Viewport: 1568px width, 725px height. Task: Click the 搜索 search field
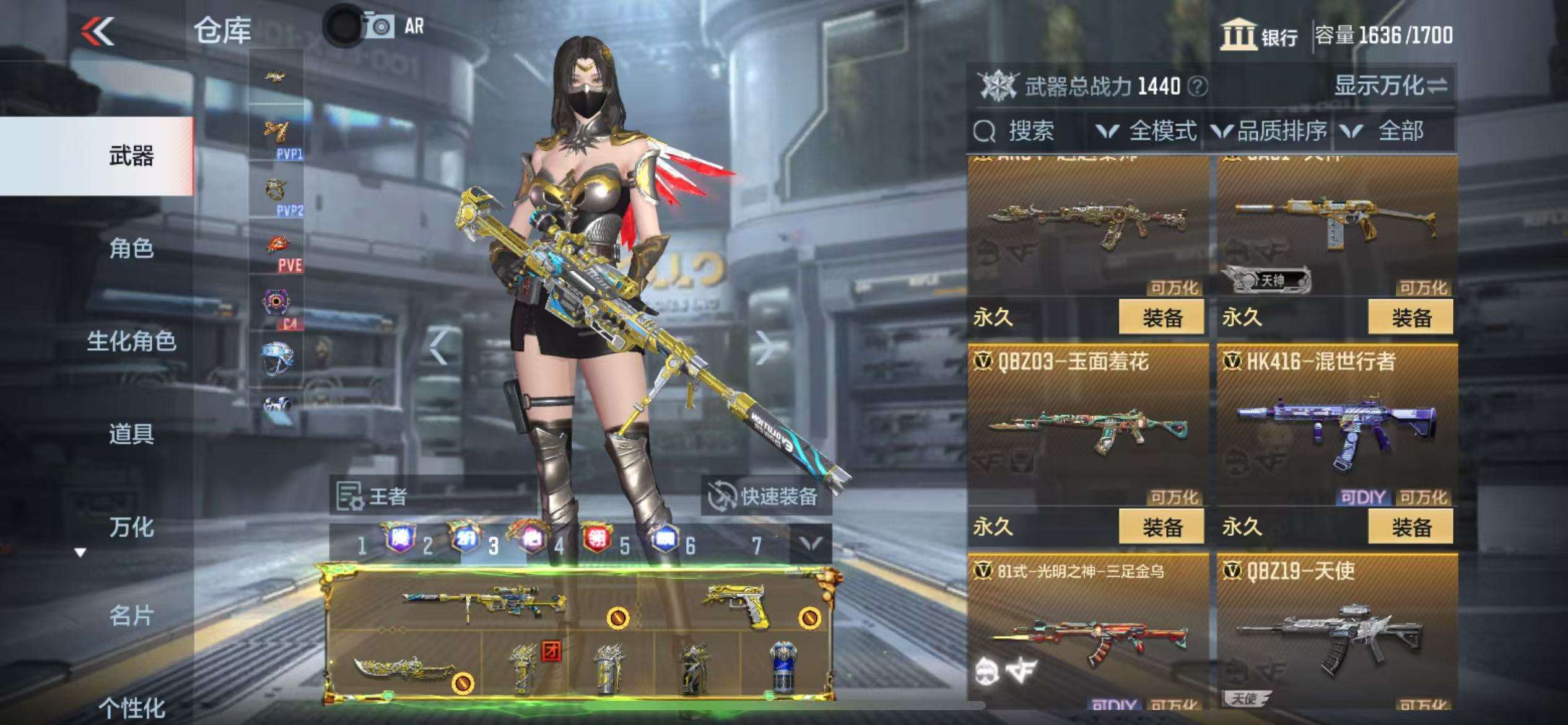pyautogui.click(x=1030, y=131)
